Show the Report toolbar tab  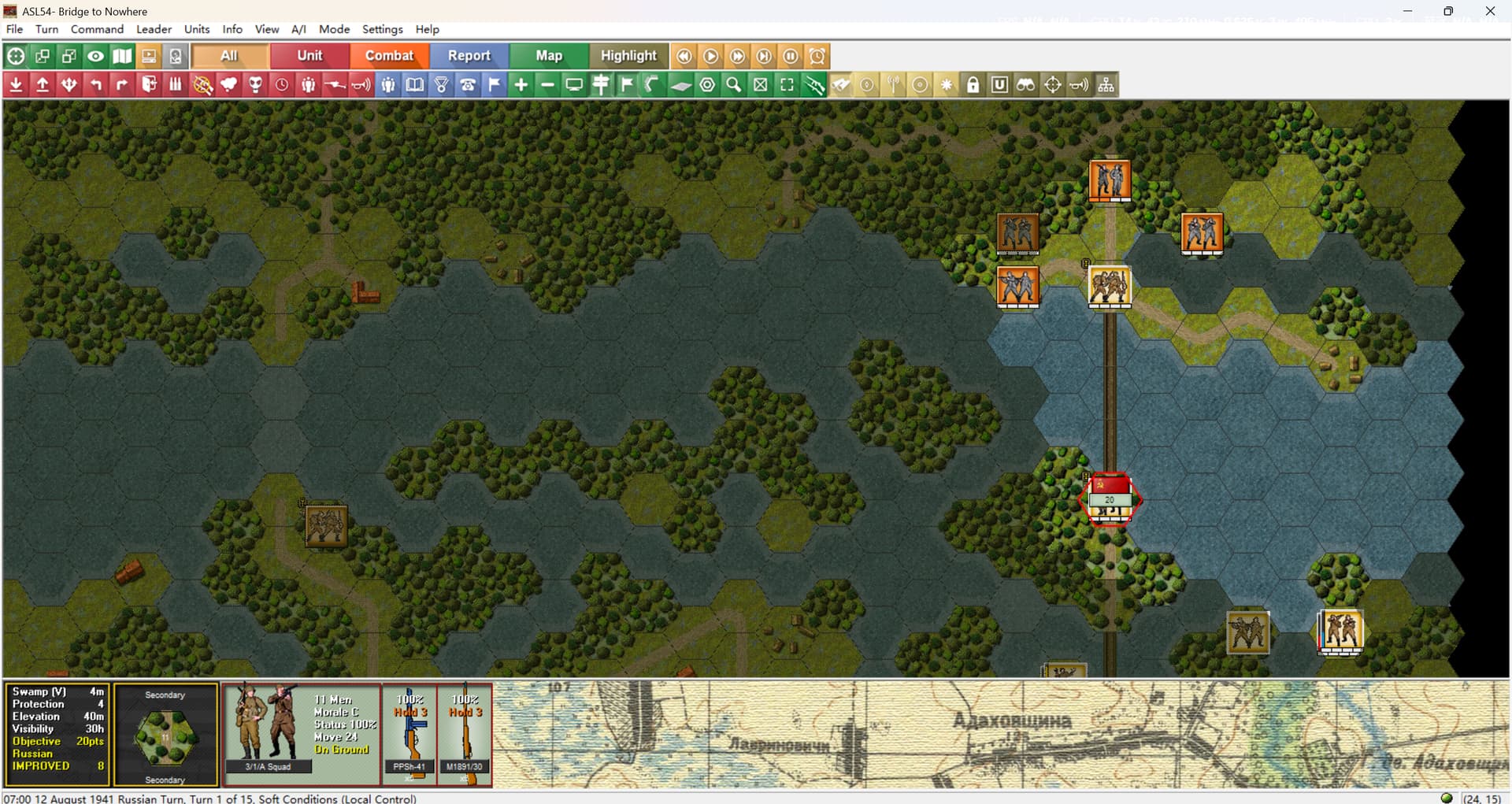[469, 56]
